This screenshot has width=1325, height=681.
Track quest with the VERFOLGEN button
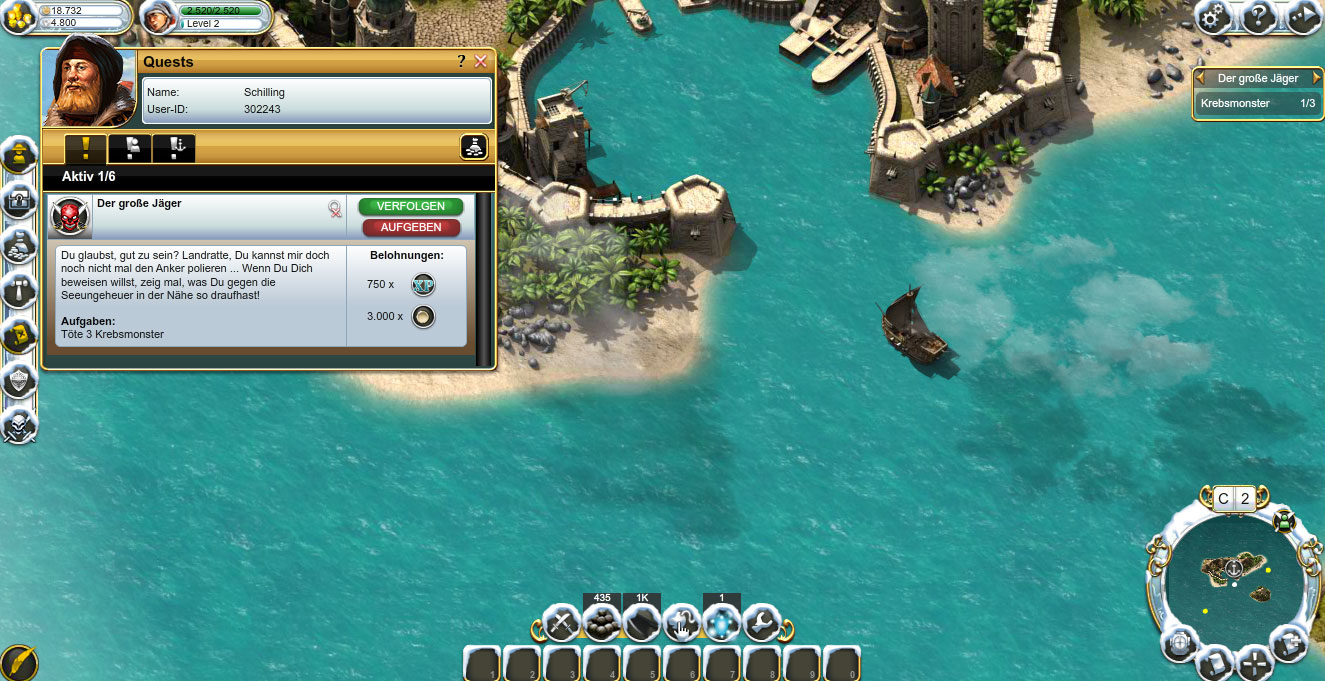(411, 207)
